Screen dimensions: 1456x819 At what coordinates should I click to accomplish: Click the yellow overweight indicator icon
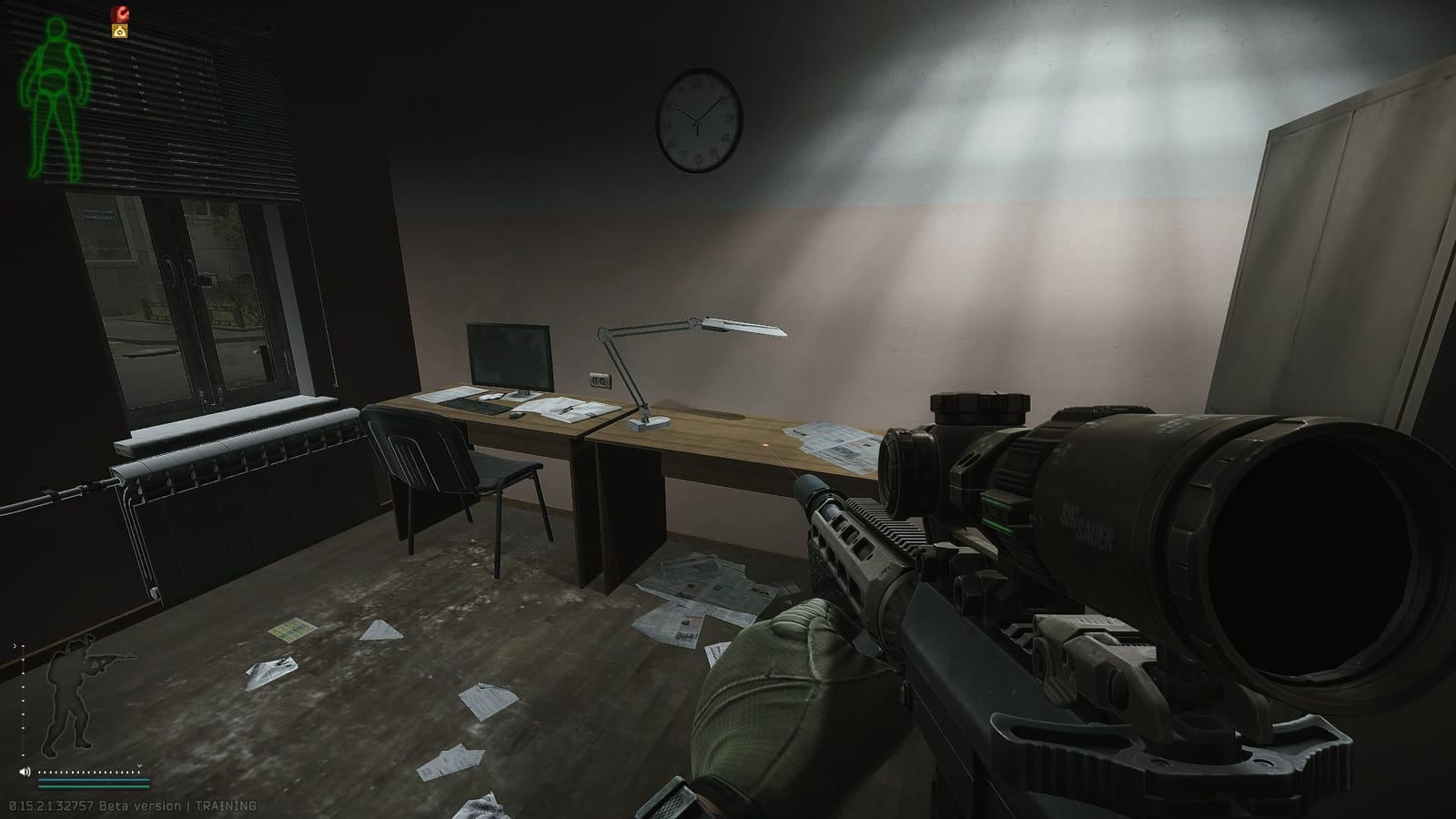pyautogui.click(x=119, y=30)
